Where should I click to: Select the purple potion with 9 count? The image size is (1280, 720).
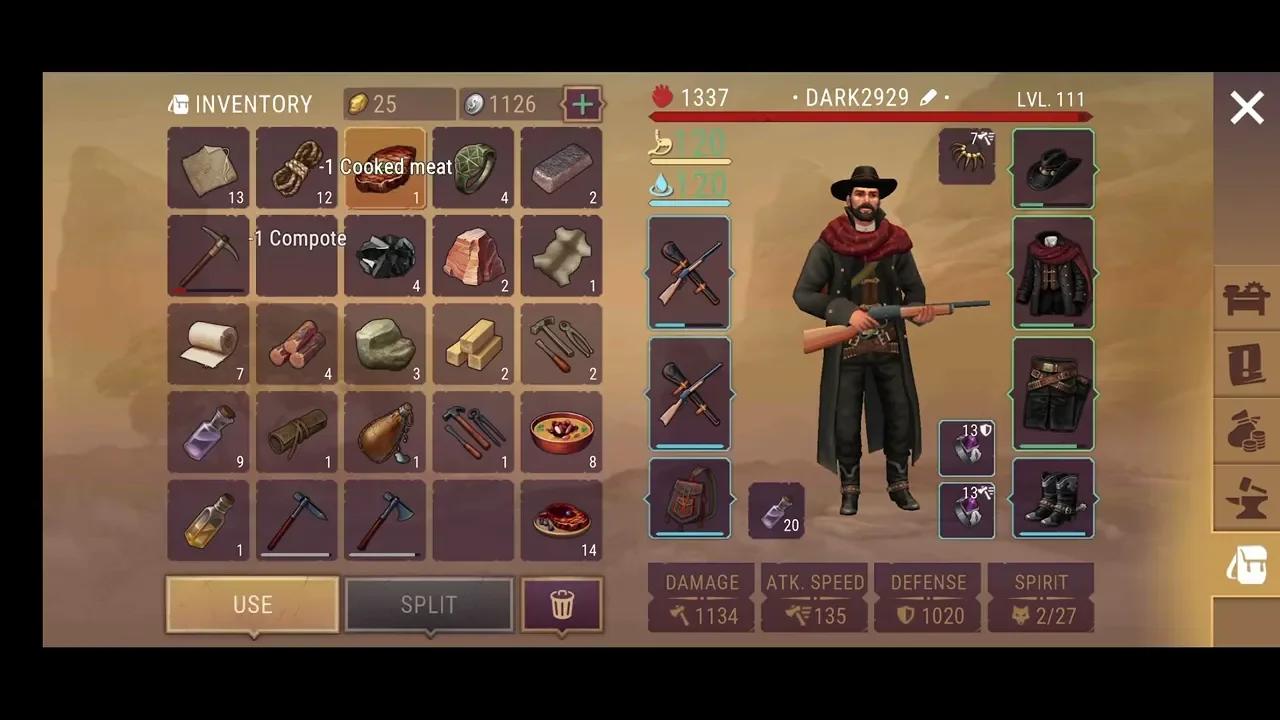pos(209,432)
